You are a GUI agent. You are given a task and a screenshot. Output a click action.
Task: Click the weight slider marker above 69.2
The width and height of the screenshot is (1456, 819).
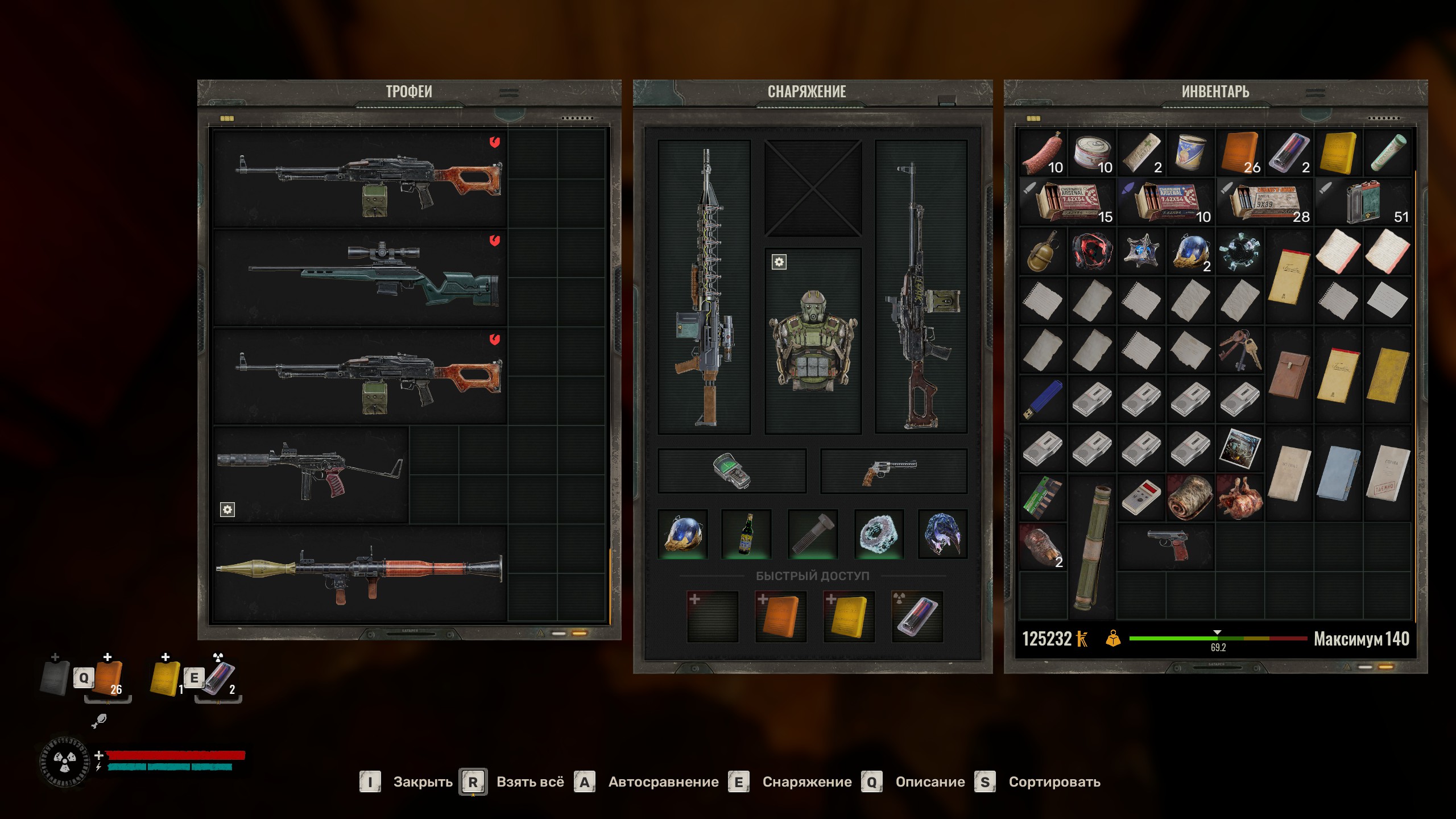point(1216,631)
